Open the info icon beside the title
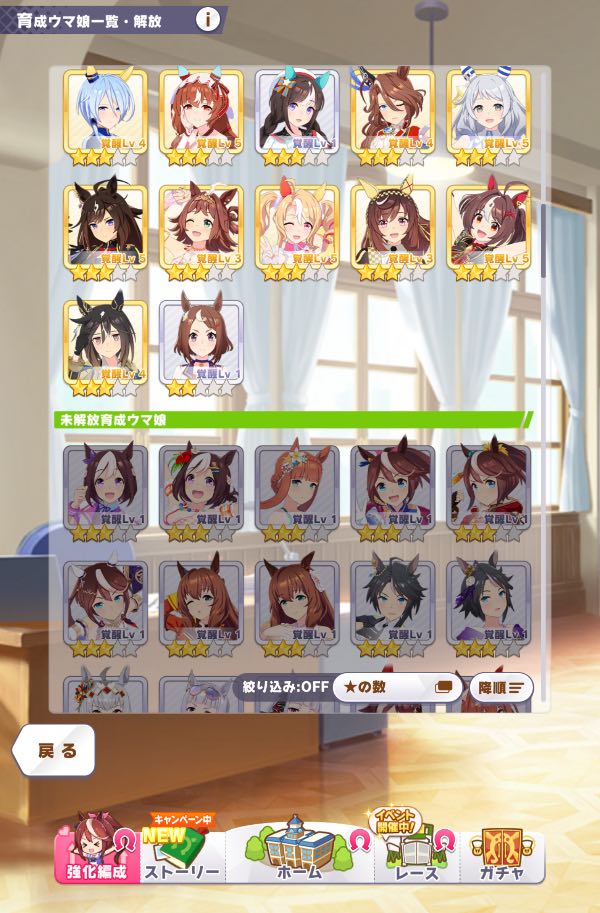Screen dimensions: 600x913 click(208, 19)
